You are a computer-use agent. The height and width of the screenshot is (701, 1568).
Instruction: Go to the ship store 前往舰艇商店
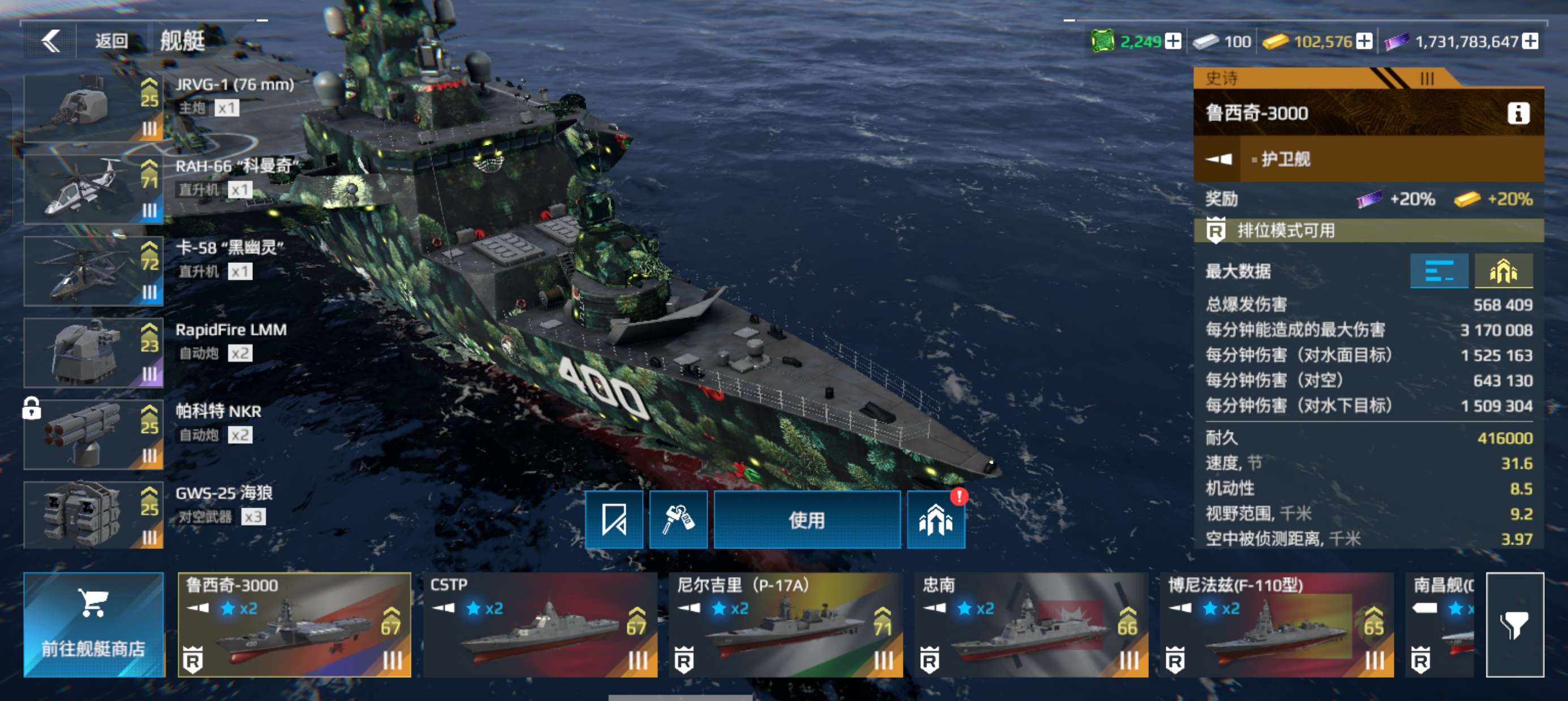pos(94,624)
